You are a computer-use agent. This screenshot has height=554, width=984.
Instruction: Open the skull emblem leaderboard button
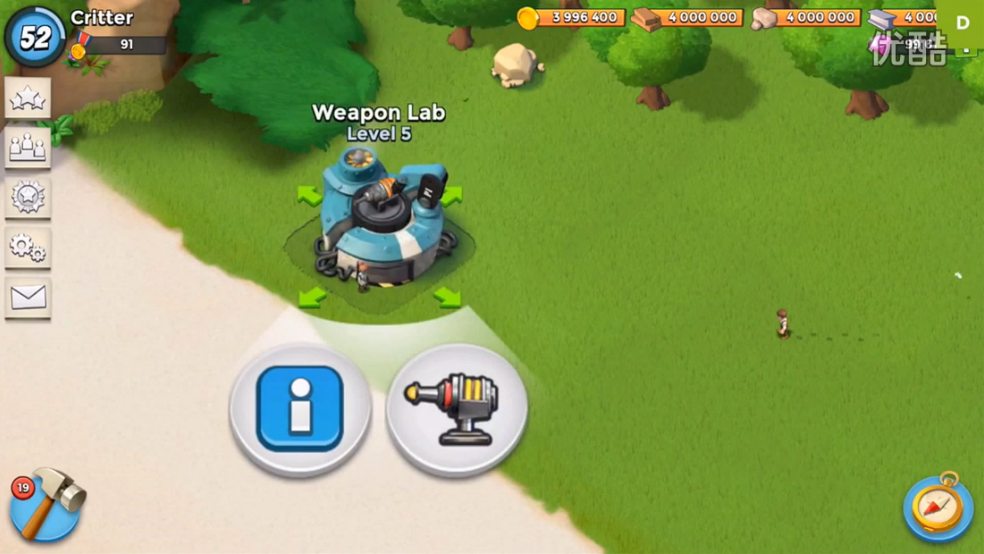[27, 197]
